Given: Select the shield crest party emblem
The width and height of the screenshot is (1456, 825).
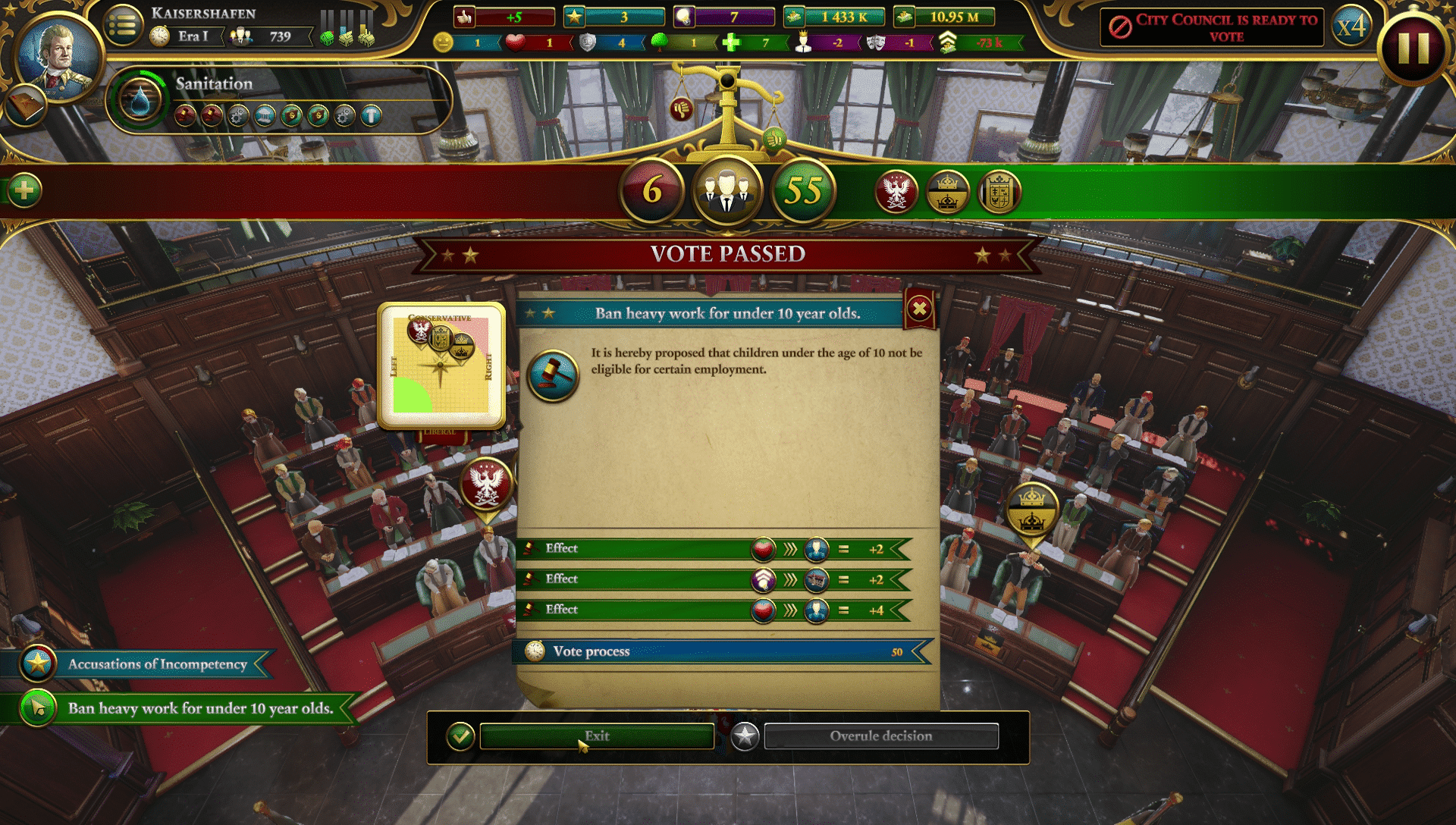Looking at the screenshot, I should pos(999,192).
